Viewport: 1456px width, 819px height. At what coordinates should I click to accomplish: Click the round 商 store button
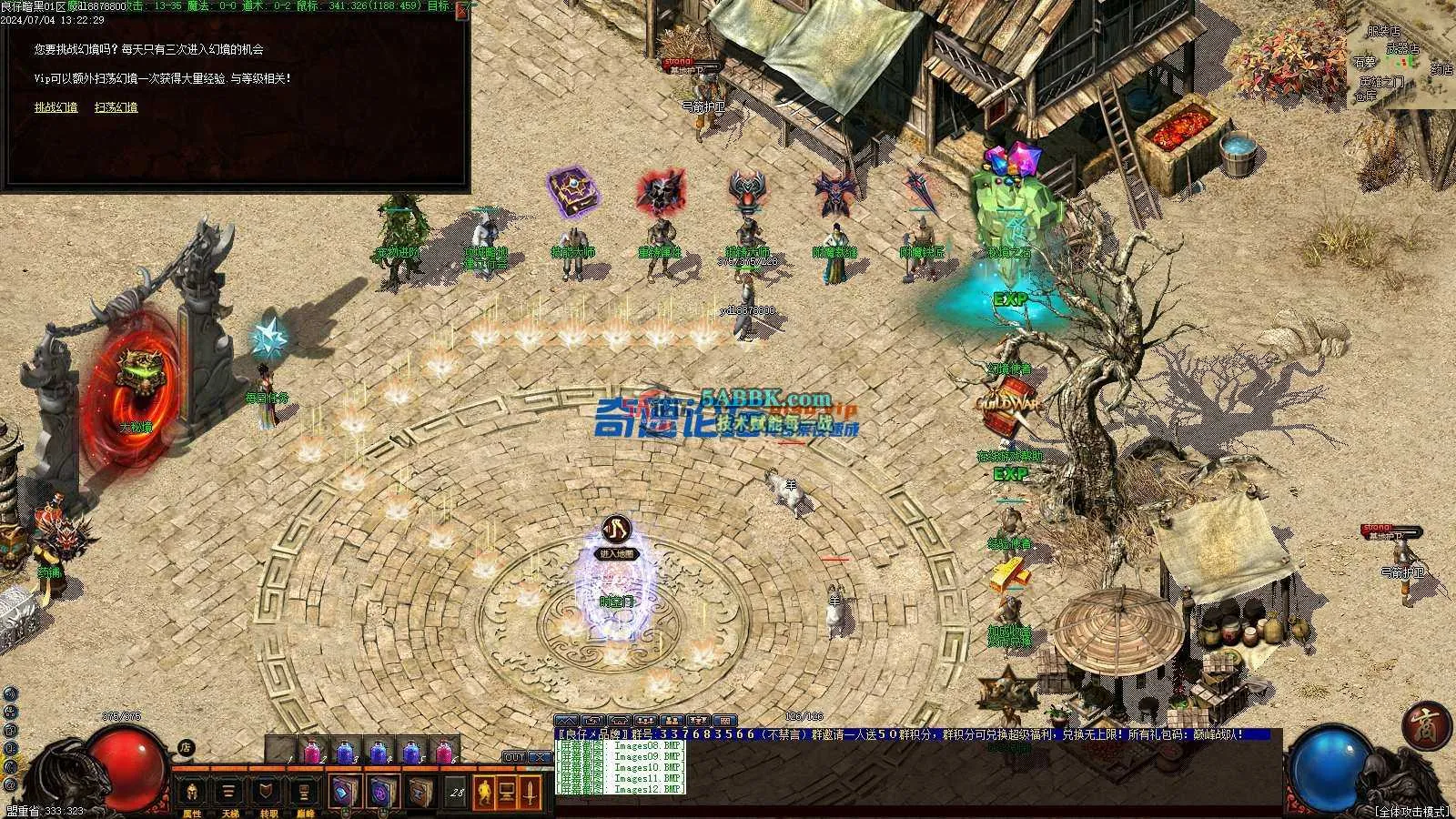(x=1425, y=725)
